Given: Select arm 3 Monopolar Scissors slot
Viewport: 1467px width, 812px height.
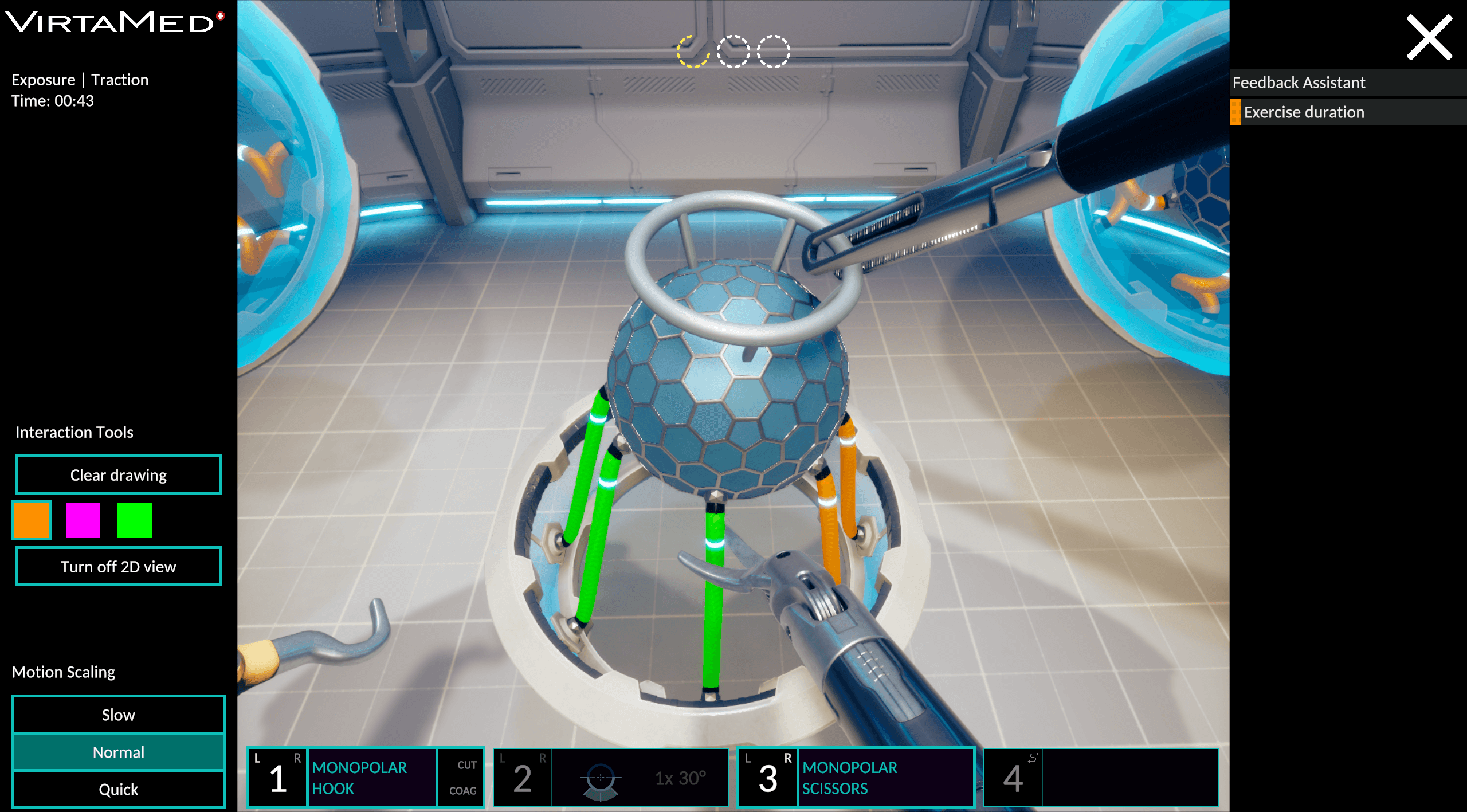Looking at the screenshot, I should point(856,778).
